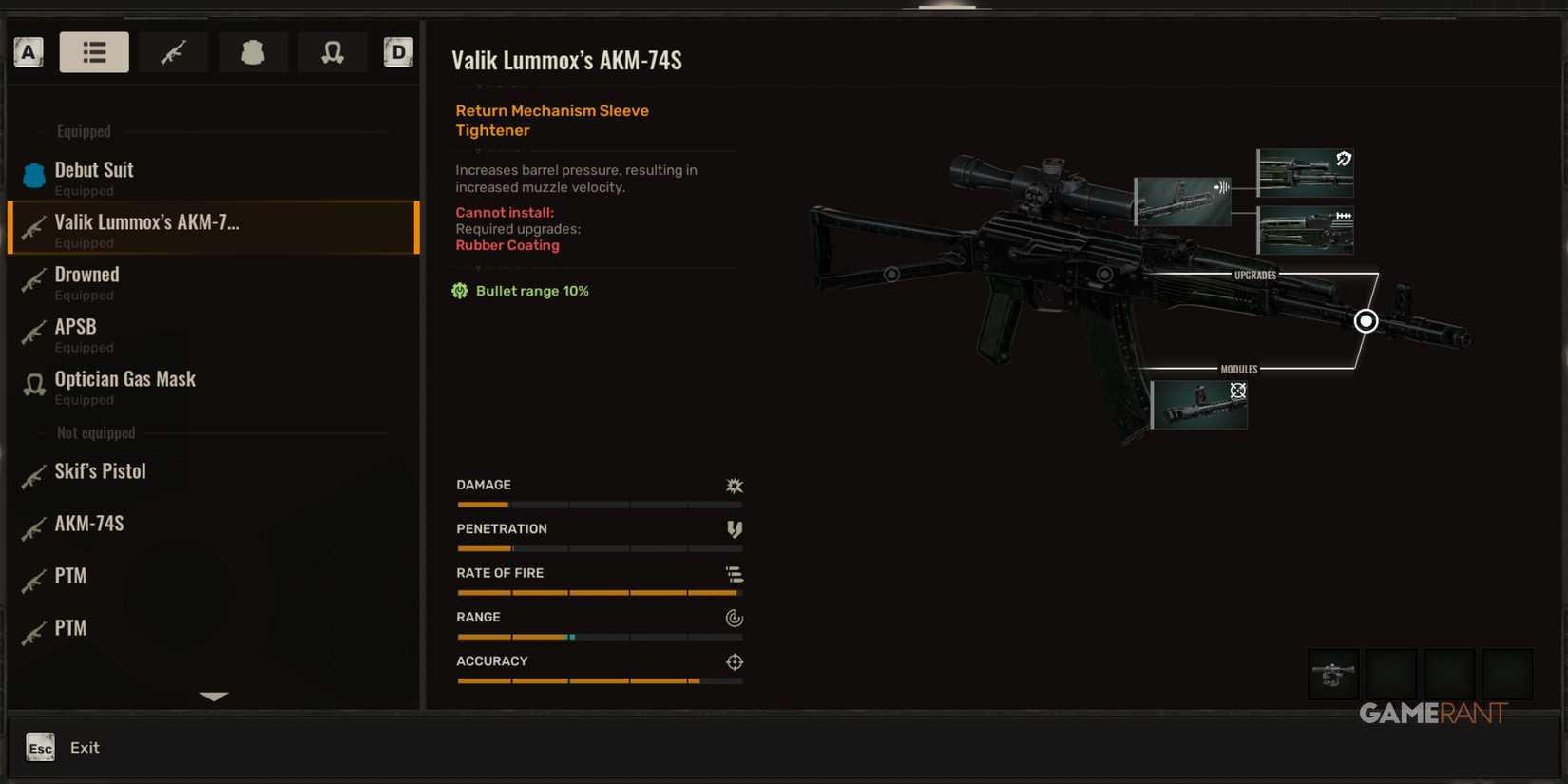Click the range stat icon
The height and width of the screenshot is (784, 1568).
click(x=734, y=618)
